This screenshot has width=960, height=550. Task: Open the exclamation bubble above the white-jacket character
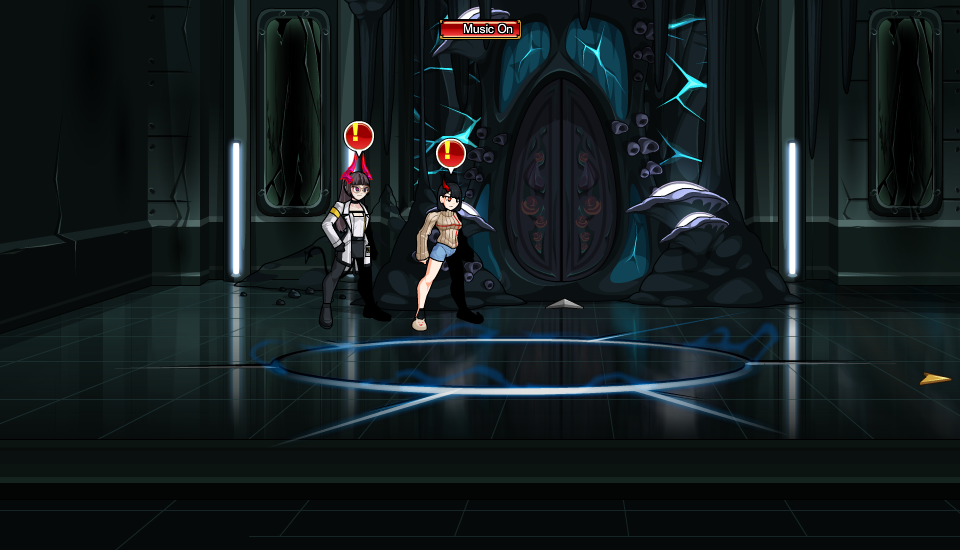click(358, 136)
